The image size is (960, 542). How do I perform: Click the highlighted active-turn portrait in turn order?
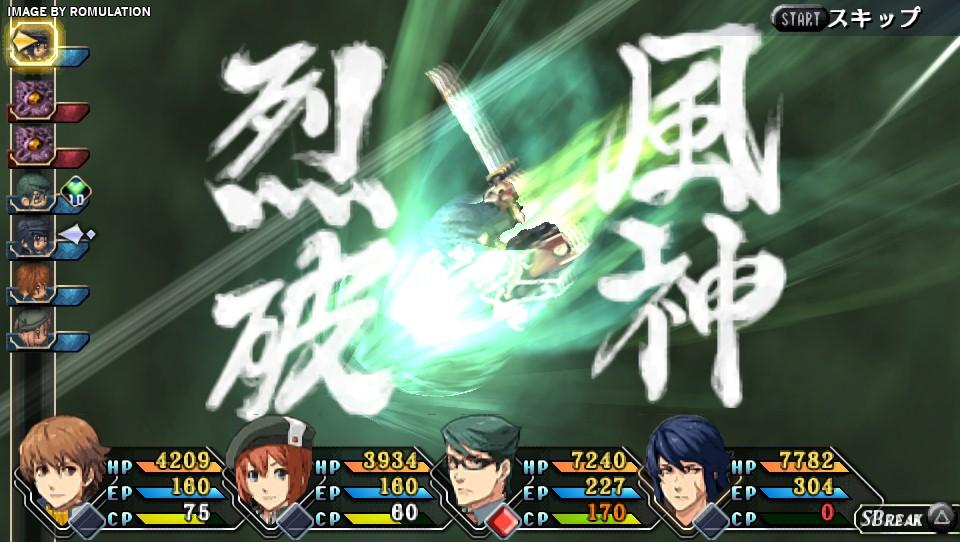33,43
